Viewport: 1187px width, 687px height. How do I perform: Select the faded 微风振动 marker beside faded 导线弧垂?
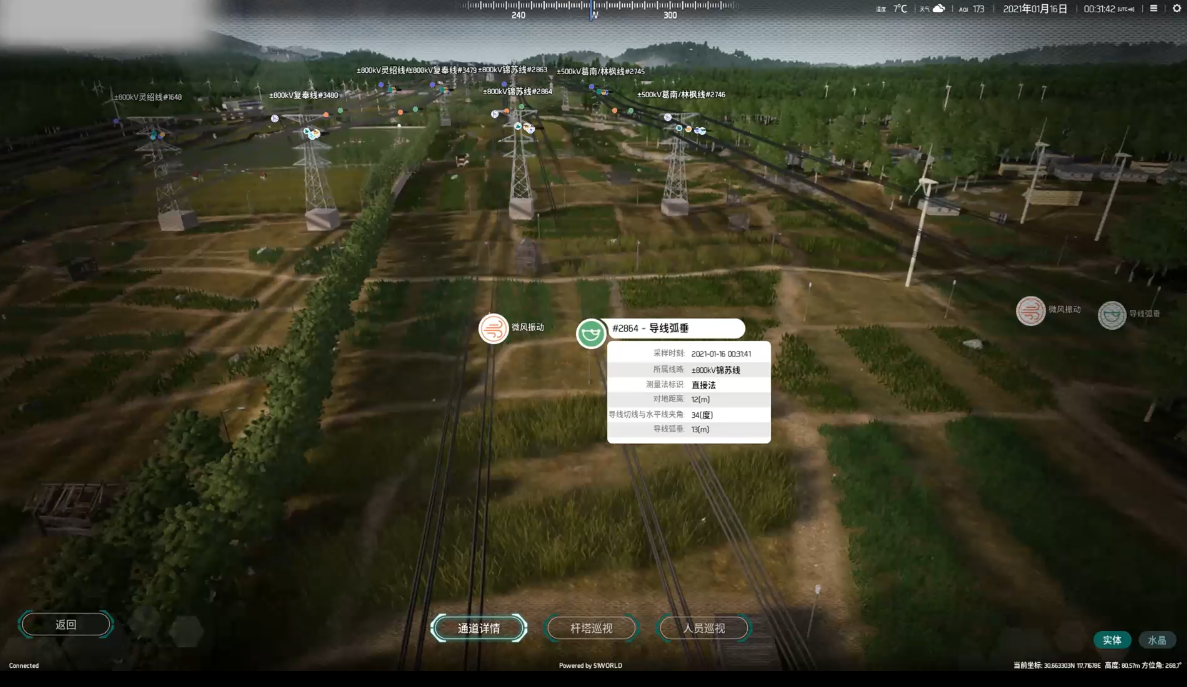[x=1031, y=311]
